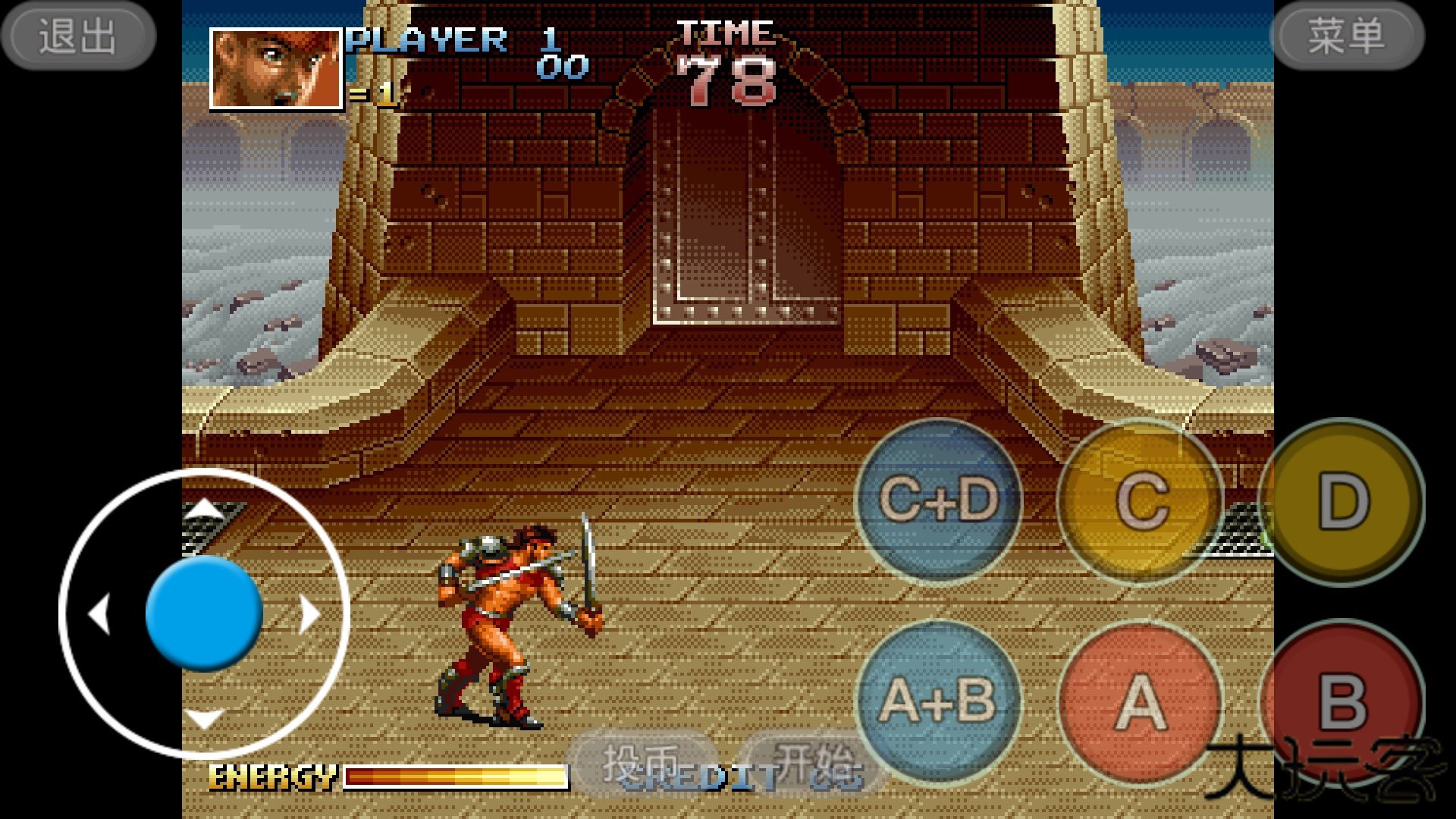Tap the joystick's right arrow
Screen dimensions: 1456x819
coord(309,613)
